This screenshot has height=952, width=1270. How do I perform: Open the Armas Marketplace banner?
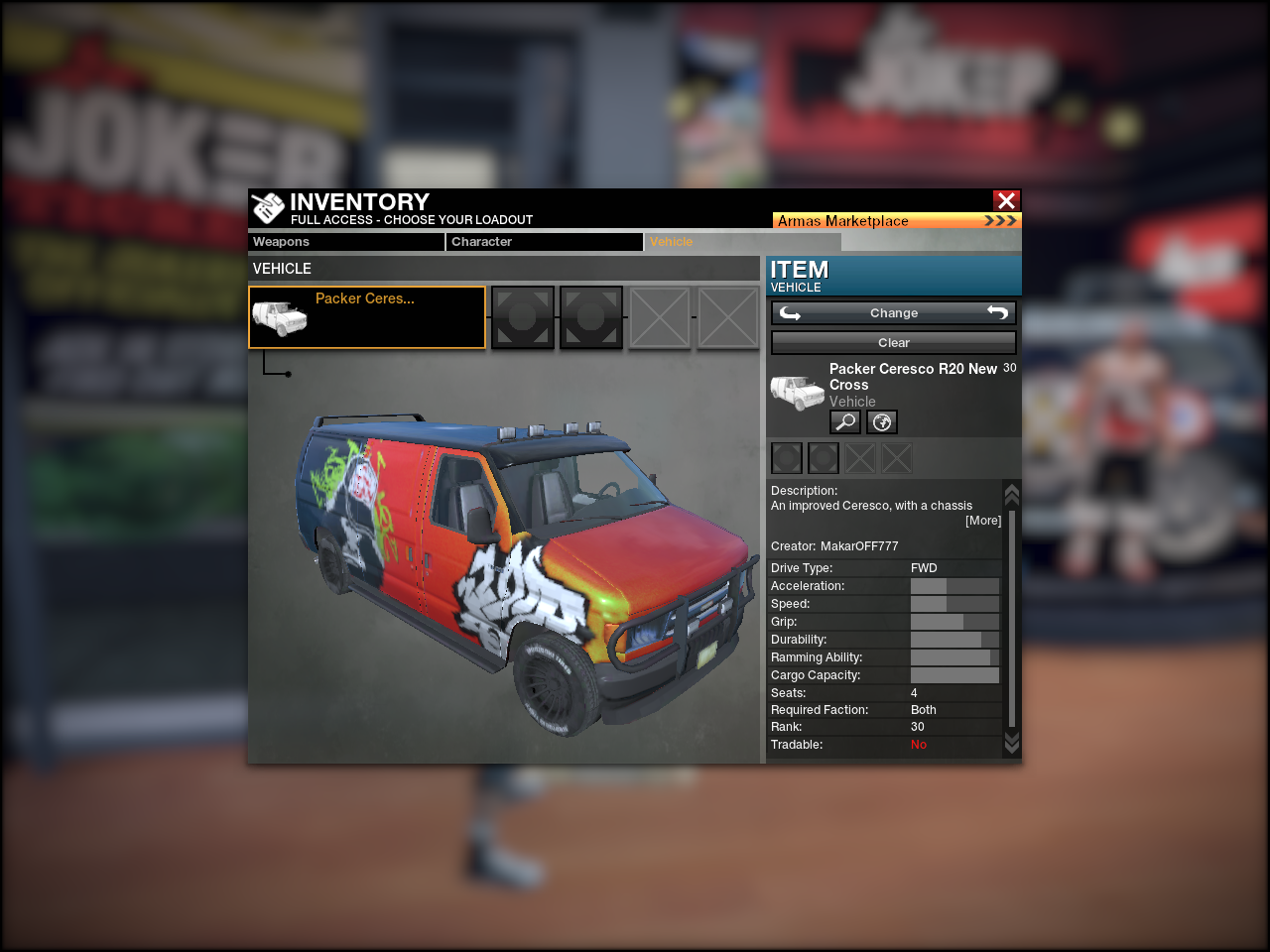tap(896, 220)
